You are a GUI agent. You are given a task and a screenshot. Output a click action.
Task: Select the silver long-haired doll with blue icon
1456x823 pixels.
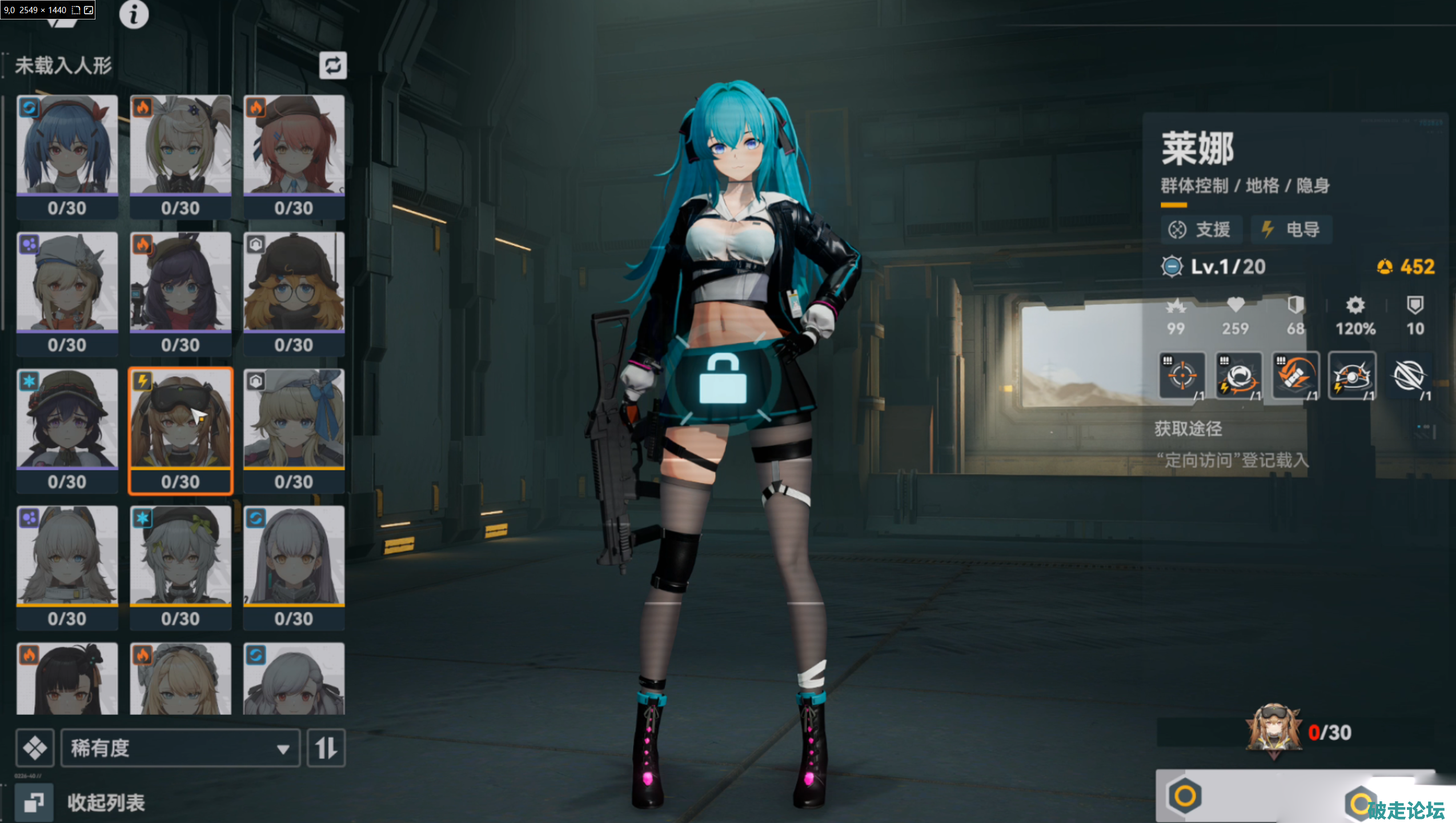[x=294, y=566]
